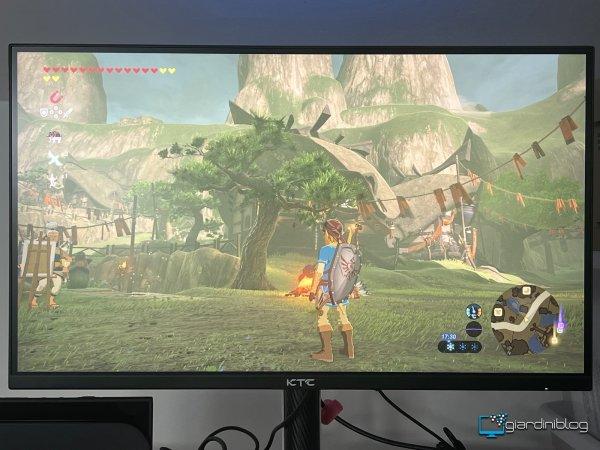The height and width of the screenshot is (450, 600).
Task: Select the red Magnesis rune icon
Action: point(55,97)
